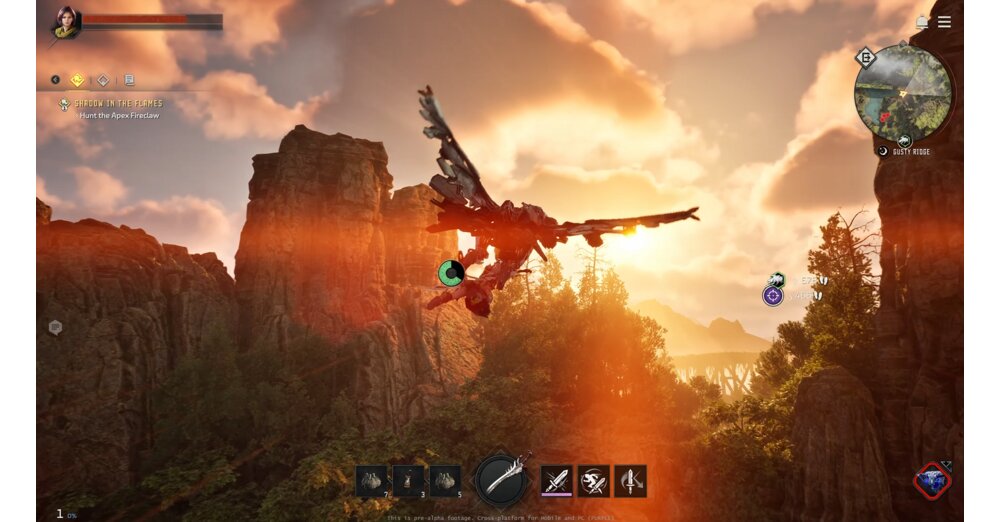This screenshot has height=522, width=1000.
Task: Click the purple crosshair target icon
Action: tap(773, 295)
